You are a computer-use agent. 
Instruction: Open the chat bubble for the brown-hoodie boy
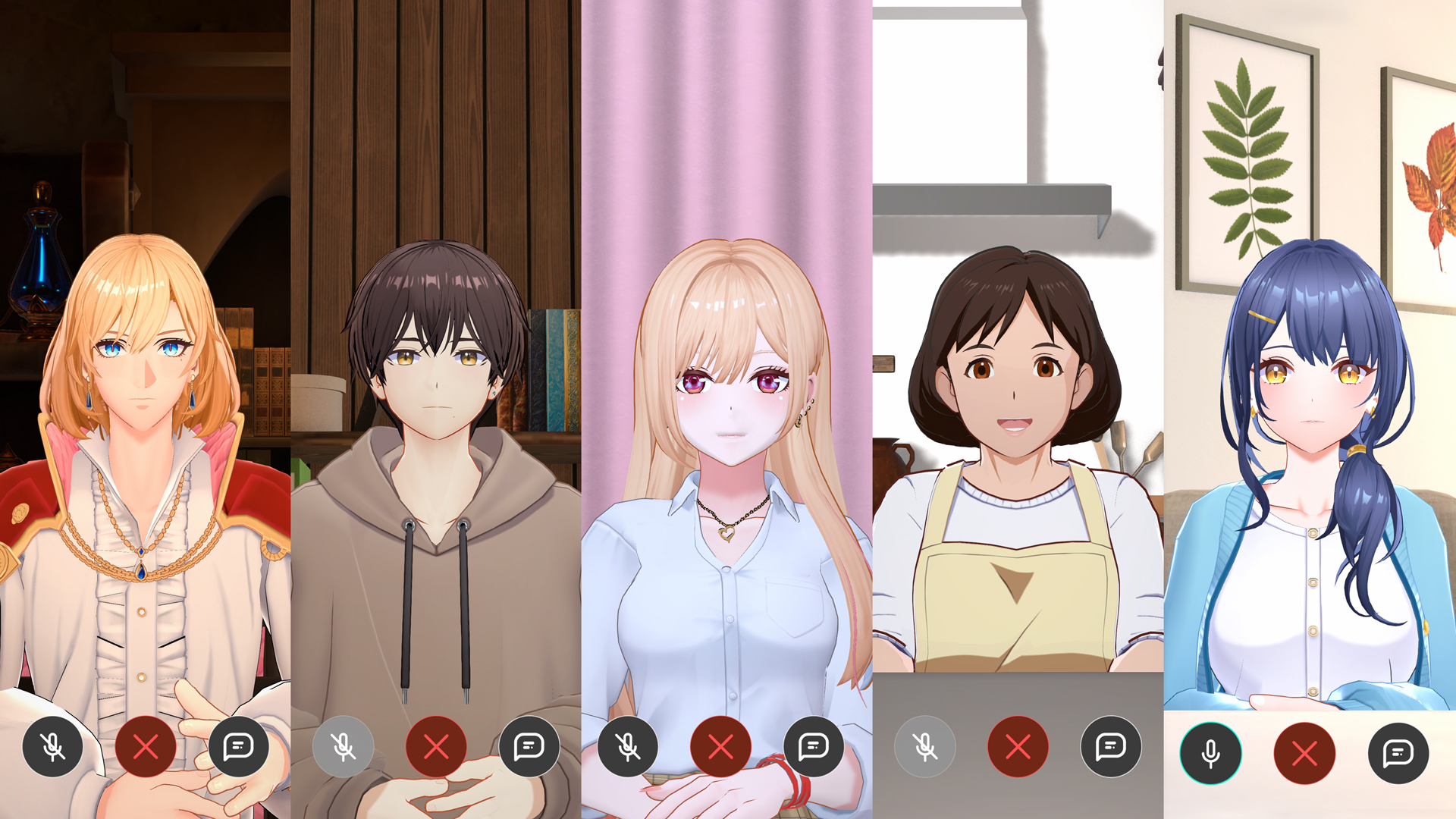(529, 747)
